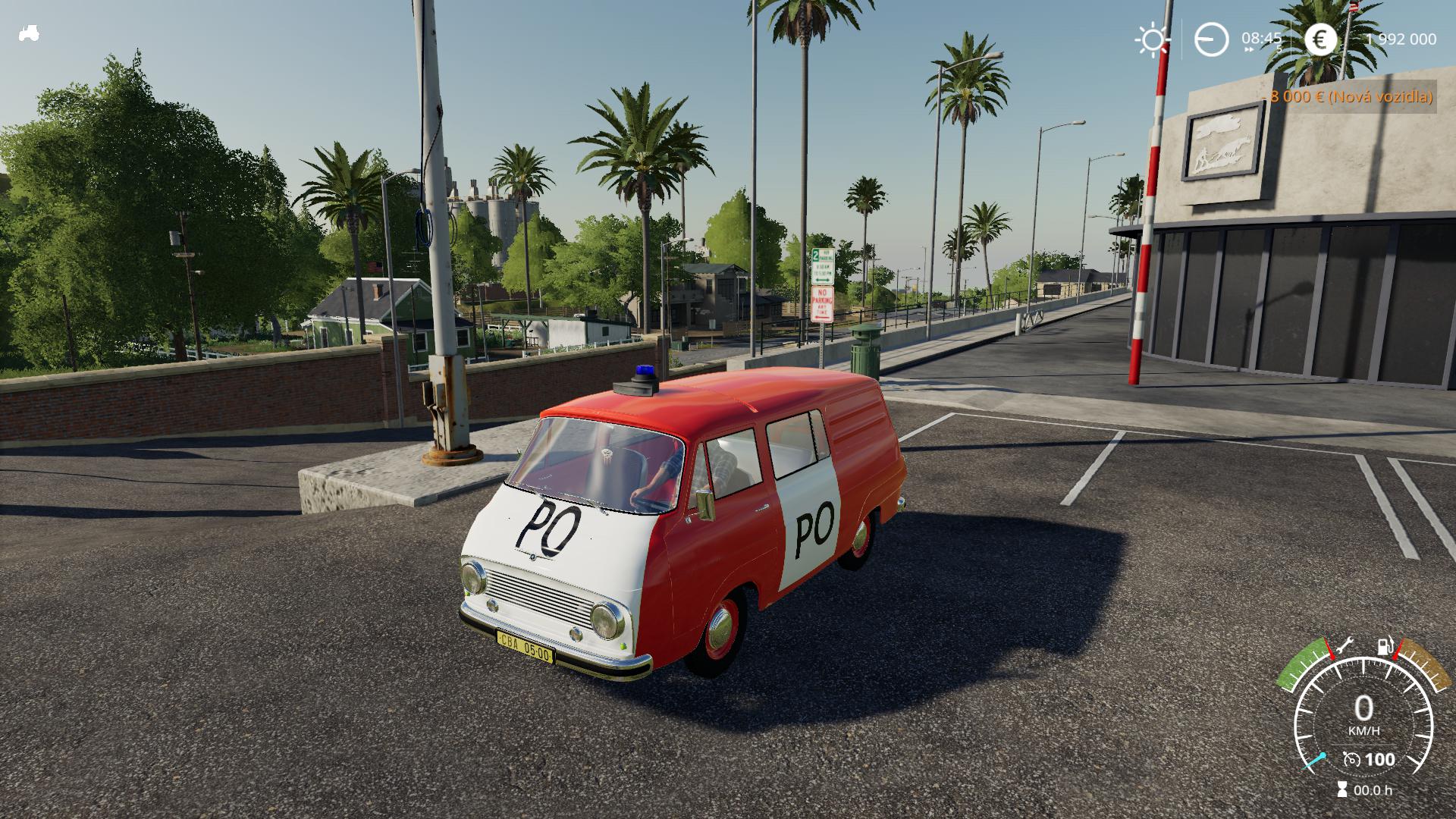This screenshot has width=1456, height=819.
Task: Click the game clock icon
Action: (x=1211, y=39)
